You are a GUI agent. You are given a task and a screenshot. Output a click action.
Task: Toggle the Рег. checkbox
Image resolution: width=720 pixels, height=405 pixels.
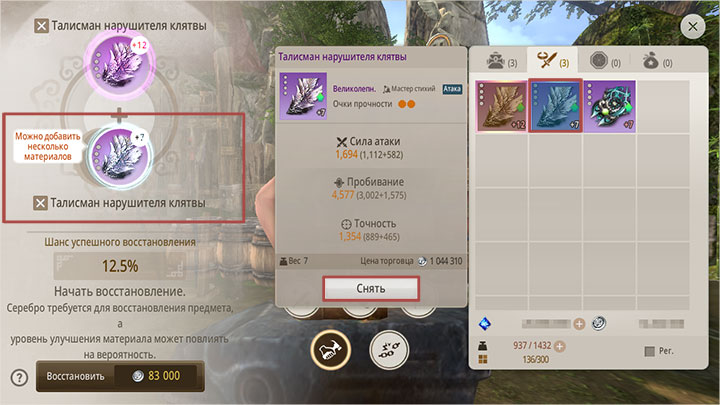651,351
